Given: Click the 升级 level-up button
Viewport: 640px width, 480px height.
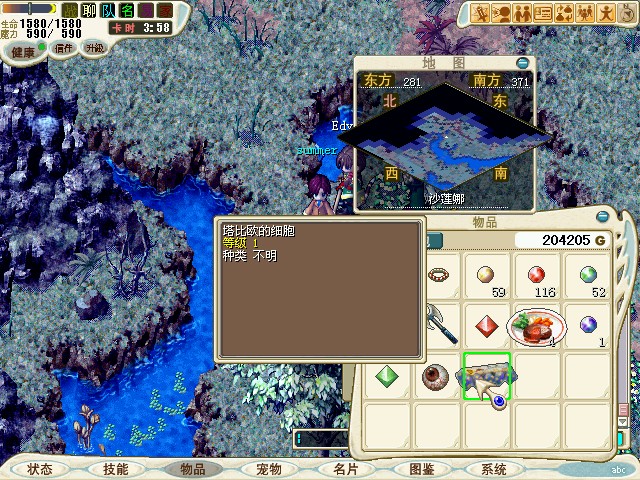Looking at the screenshot, I should (x=95, y=47).
